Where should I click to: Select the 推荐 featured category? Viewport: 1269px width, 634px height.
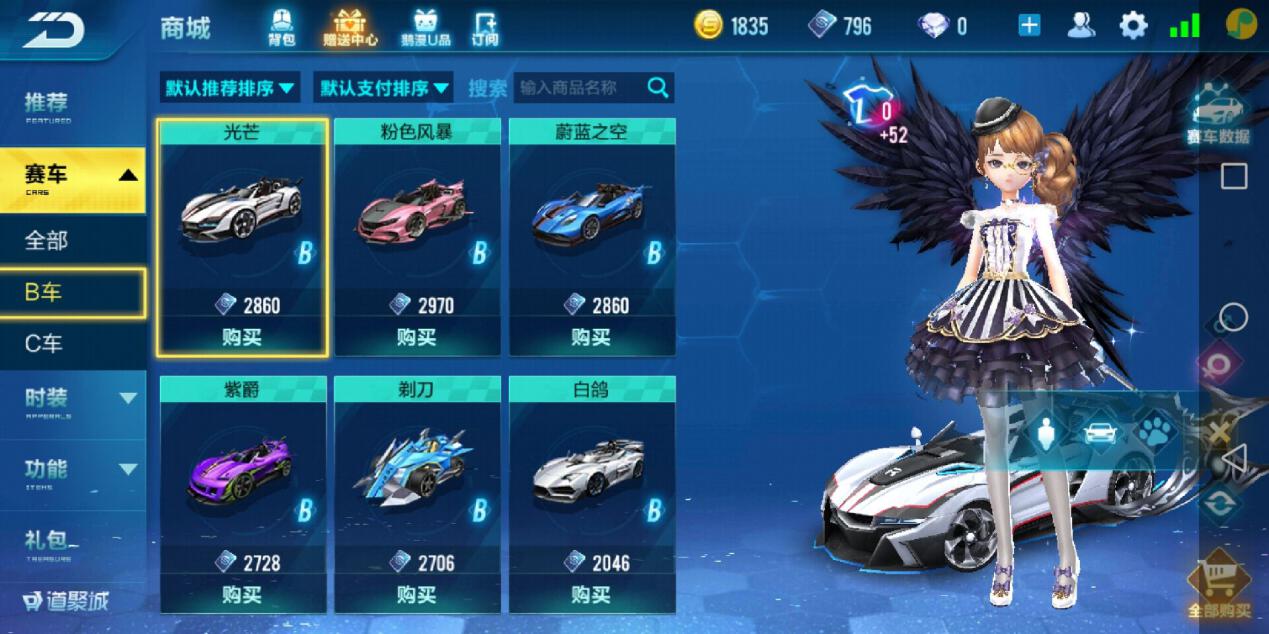(x=48, y=105)
